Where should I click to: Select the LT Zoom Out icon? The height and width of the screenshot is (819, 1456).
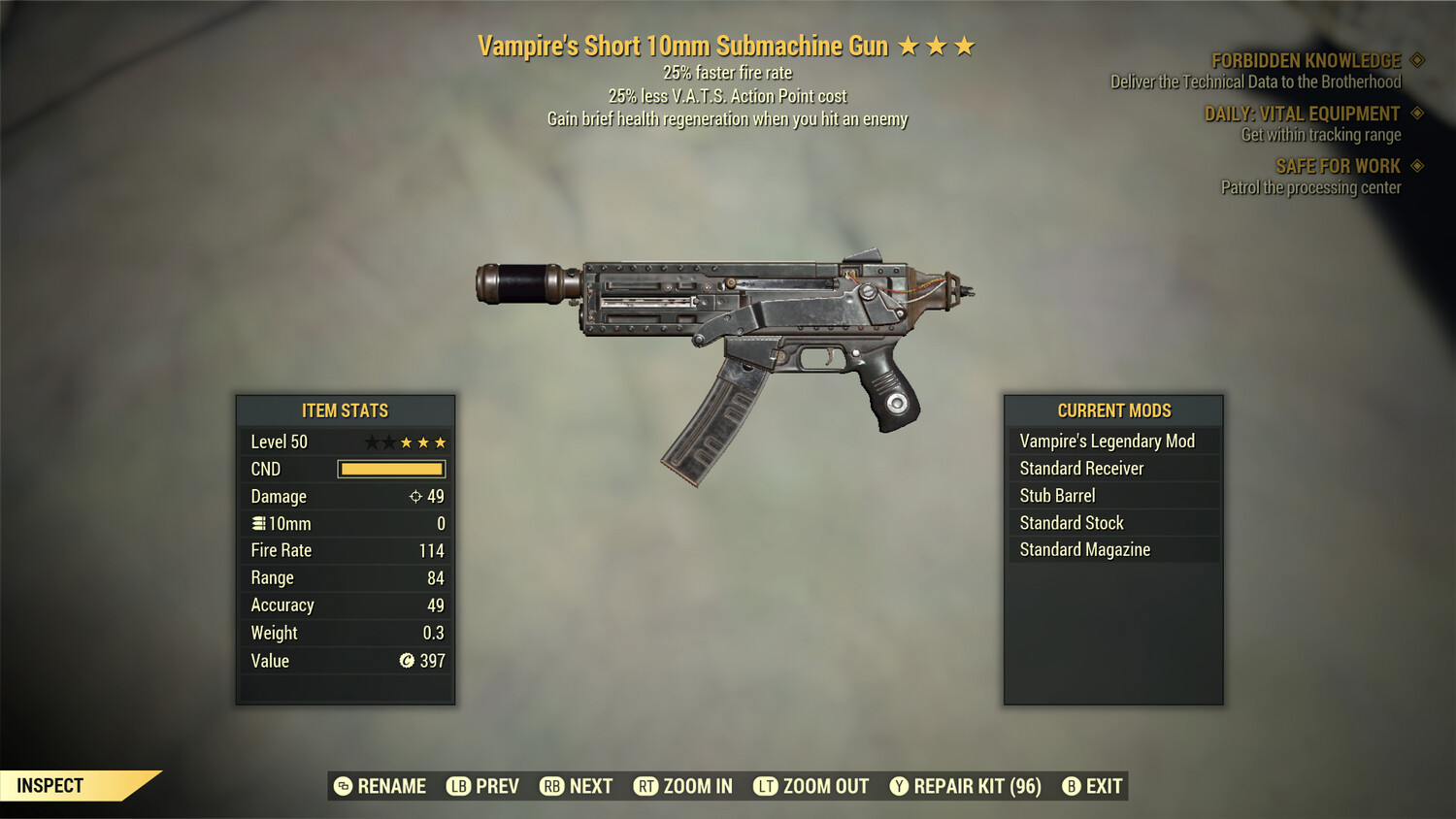coord(764,786)
